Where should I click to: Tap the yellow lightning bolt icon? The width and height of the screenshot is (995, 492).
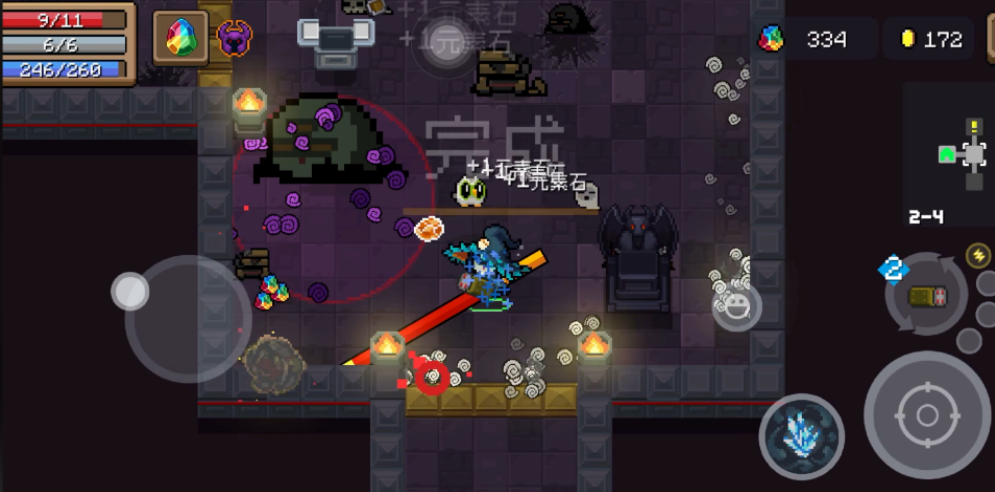(x=978, y=256)
